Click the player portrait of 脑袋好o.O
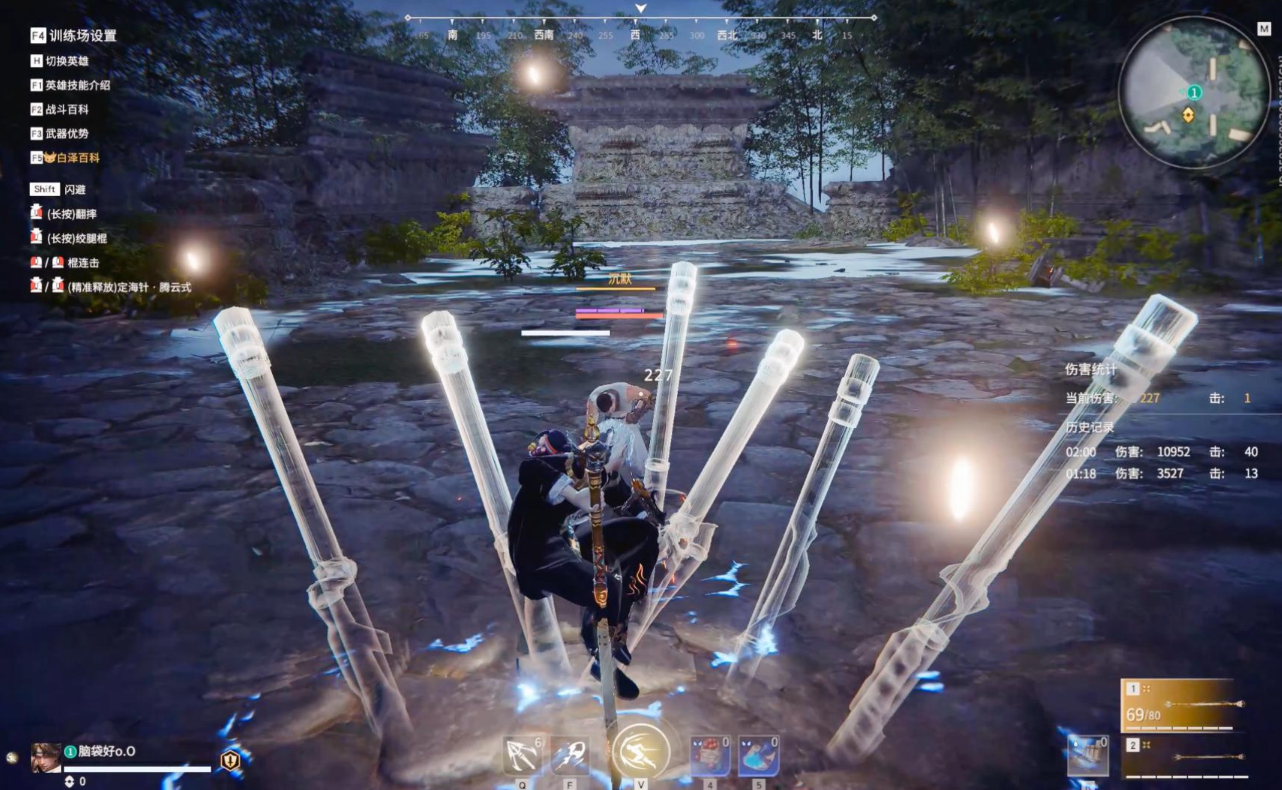 [46, 757]
